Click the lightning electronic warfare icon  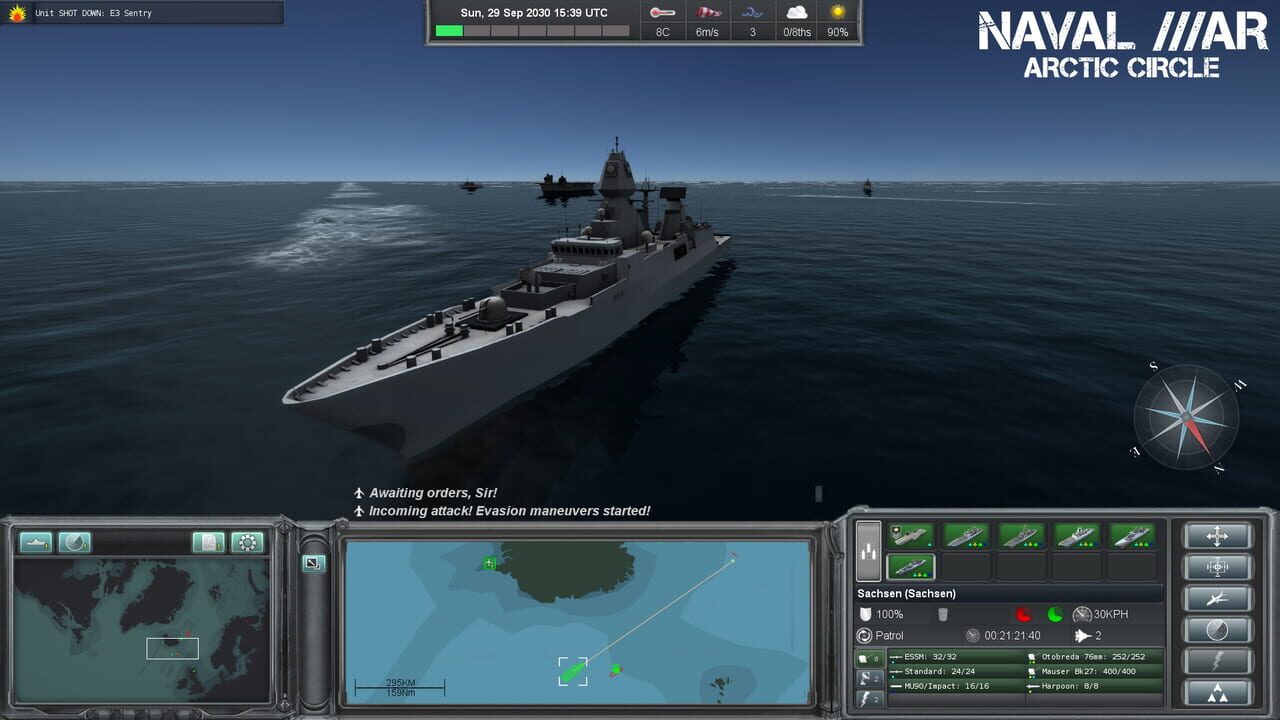click(1217, 663)
